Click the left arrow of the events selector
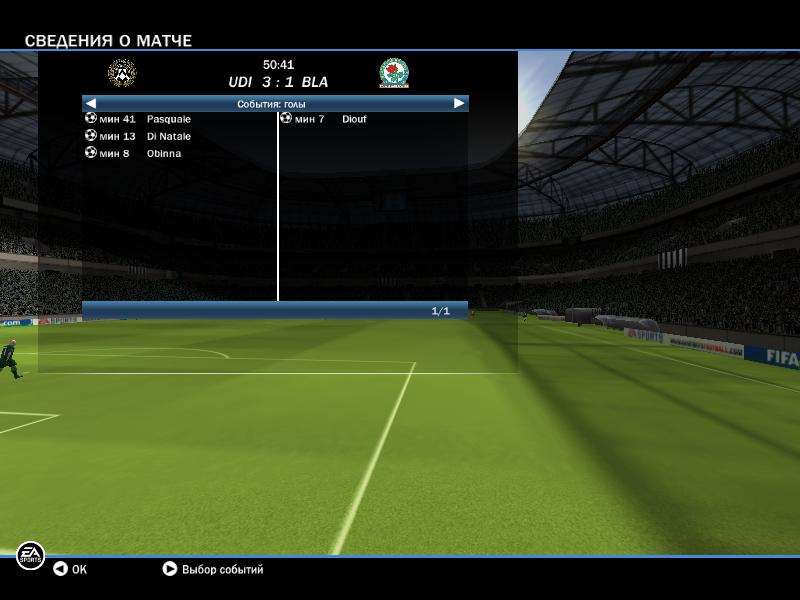Screen dimensions: 800x600 (91, 103)
